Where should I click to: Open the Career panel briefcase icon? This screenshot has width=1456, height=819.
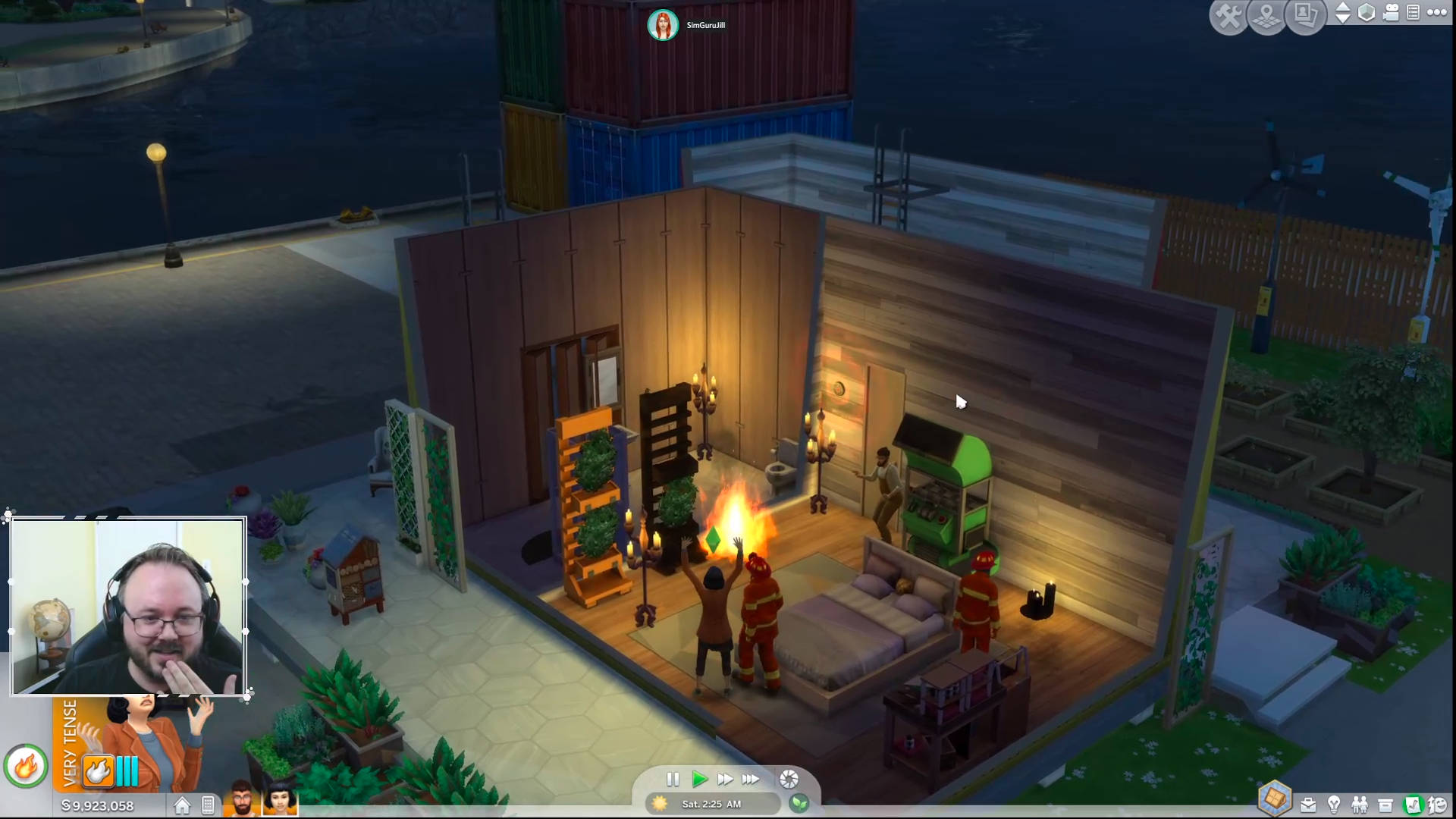click(x=1308, y=805)
